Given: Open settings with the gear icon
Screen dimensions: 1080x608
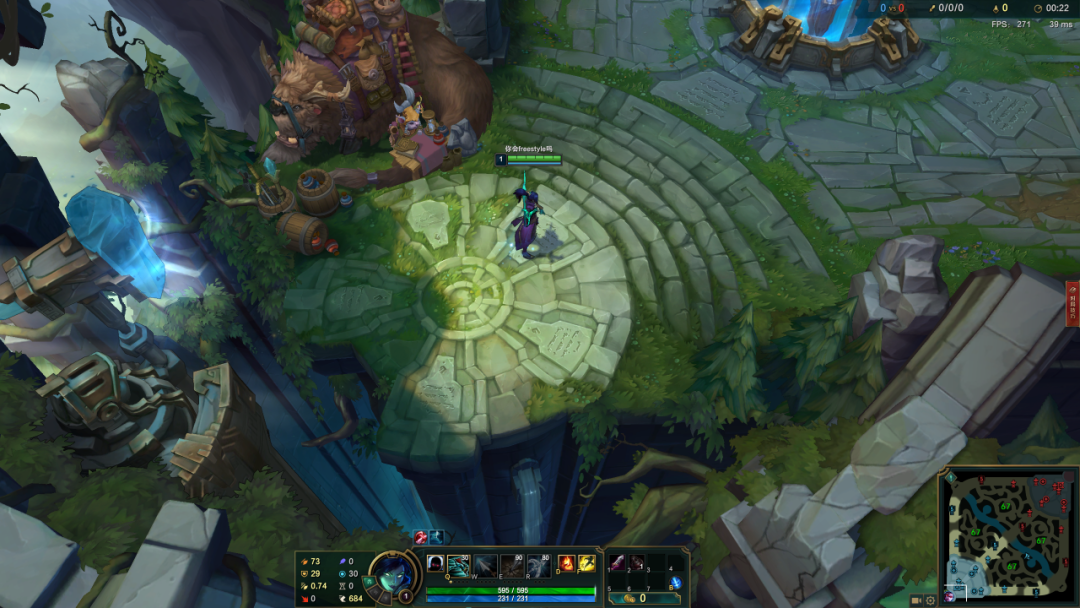Looking at the screenshot, I should pos(931,600).
